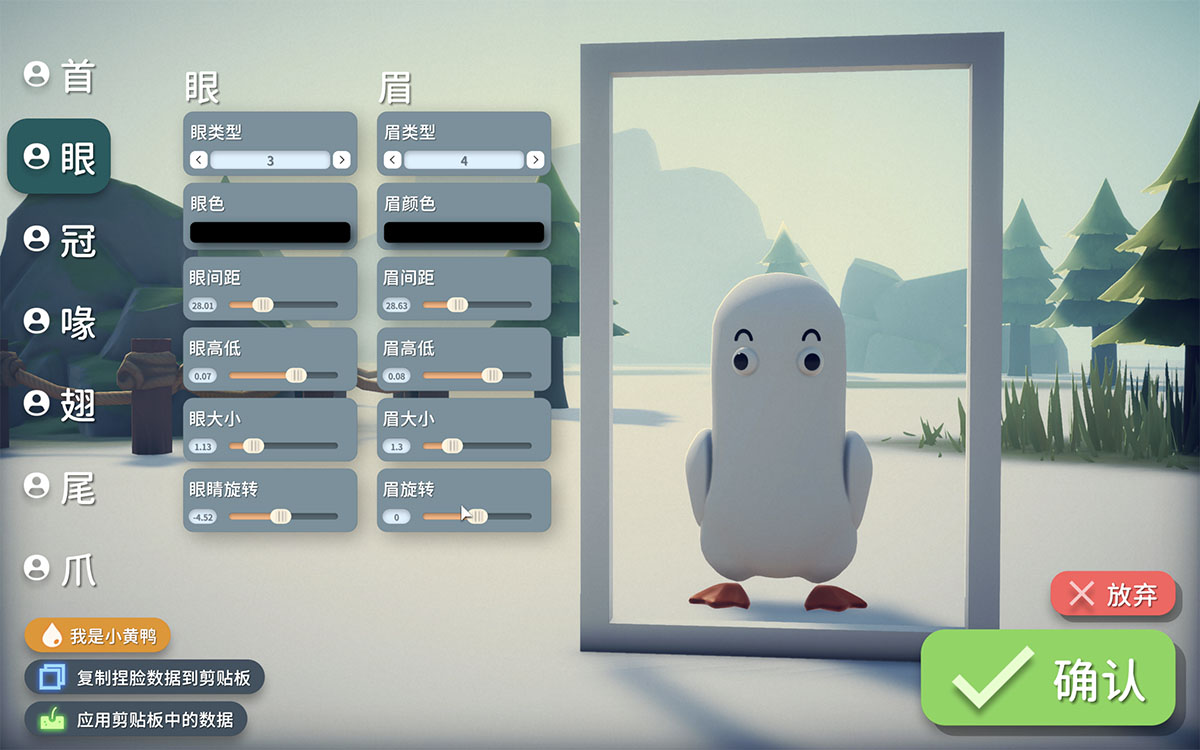Switch to the 首 (head) tab

[x=60, y=75]
